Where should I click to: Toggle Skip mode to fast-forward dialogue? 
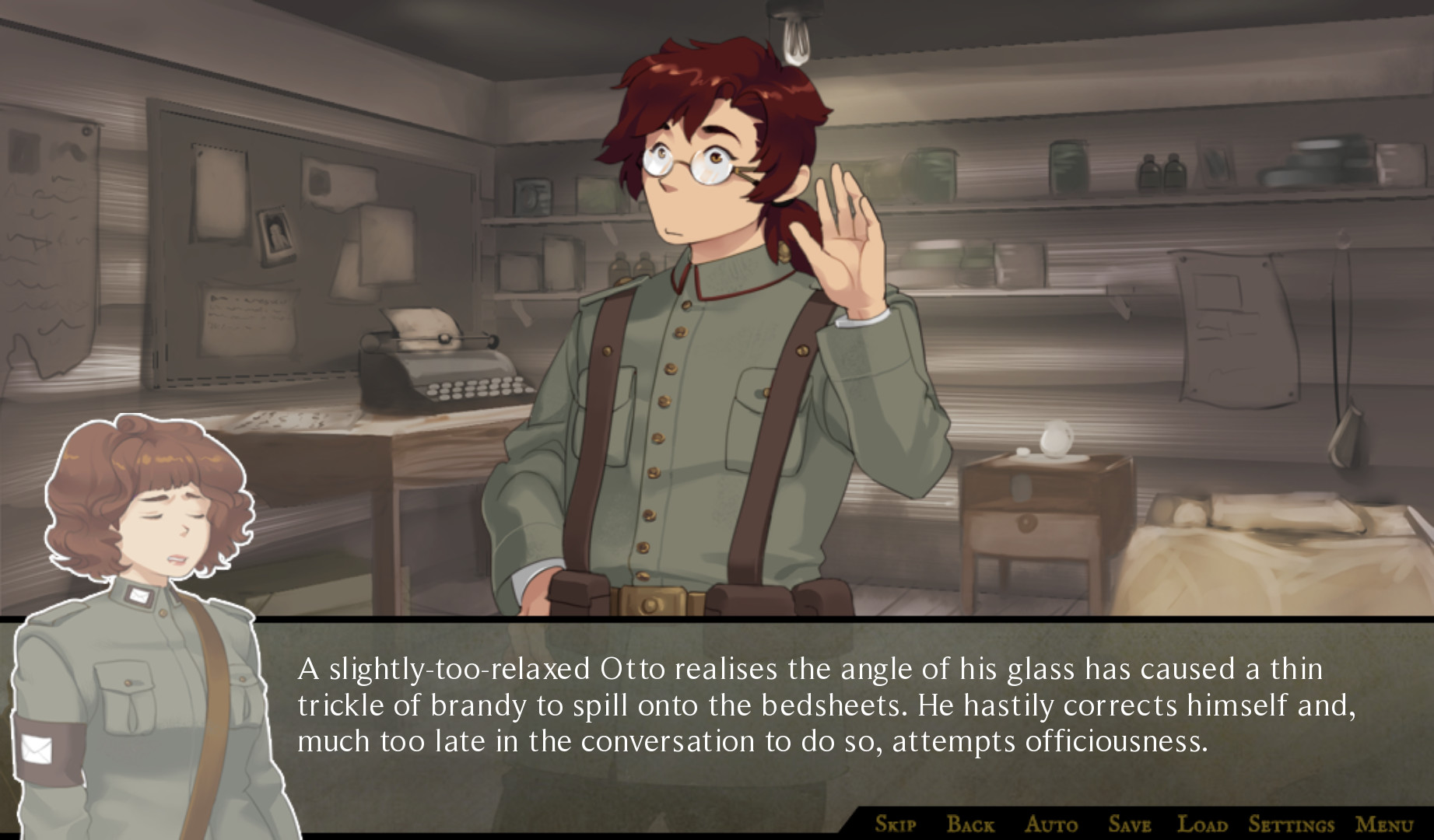895,823
